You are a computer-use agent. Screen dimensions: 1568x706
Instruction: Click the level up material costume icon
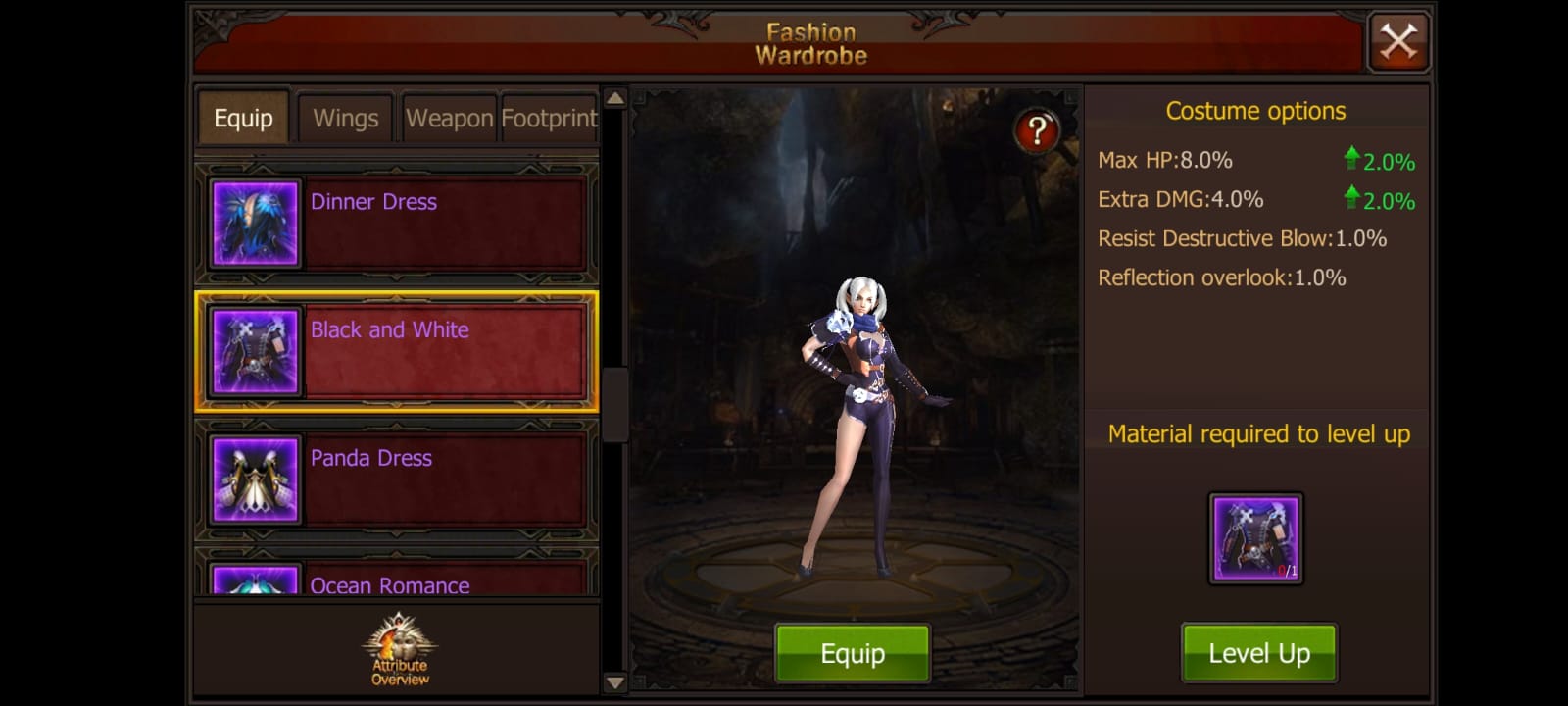tap(1256, 535)
